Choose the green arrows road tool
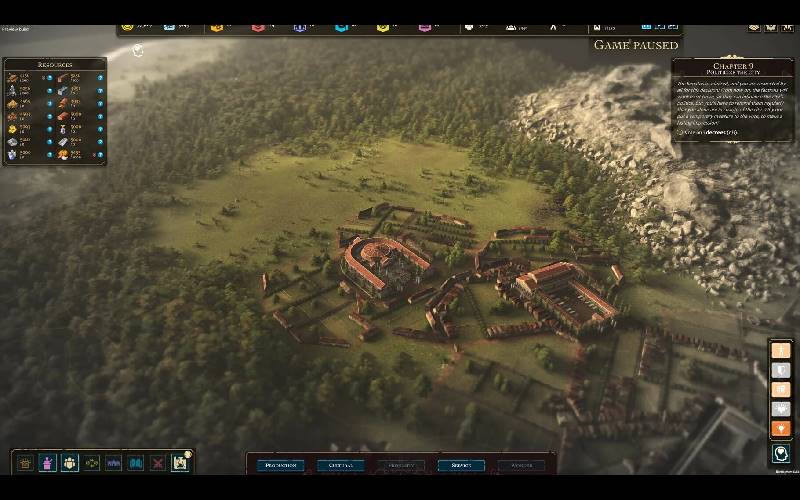The width and height of the screenshot is (800, 500). point(92,463)
